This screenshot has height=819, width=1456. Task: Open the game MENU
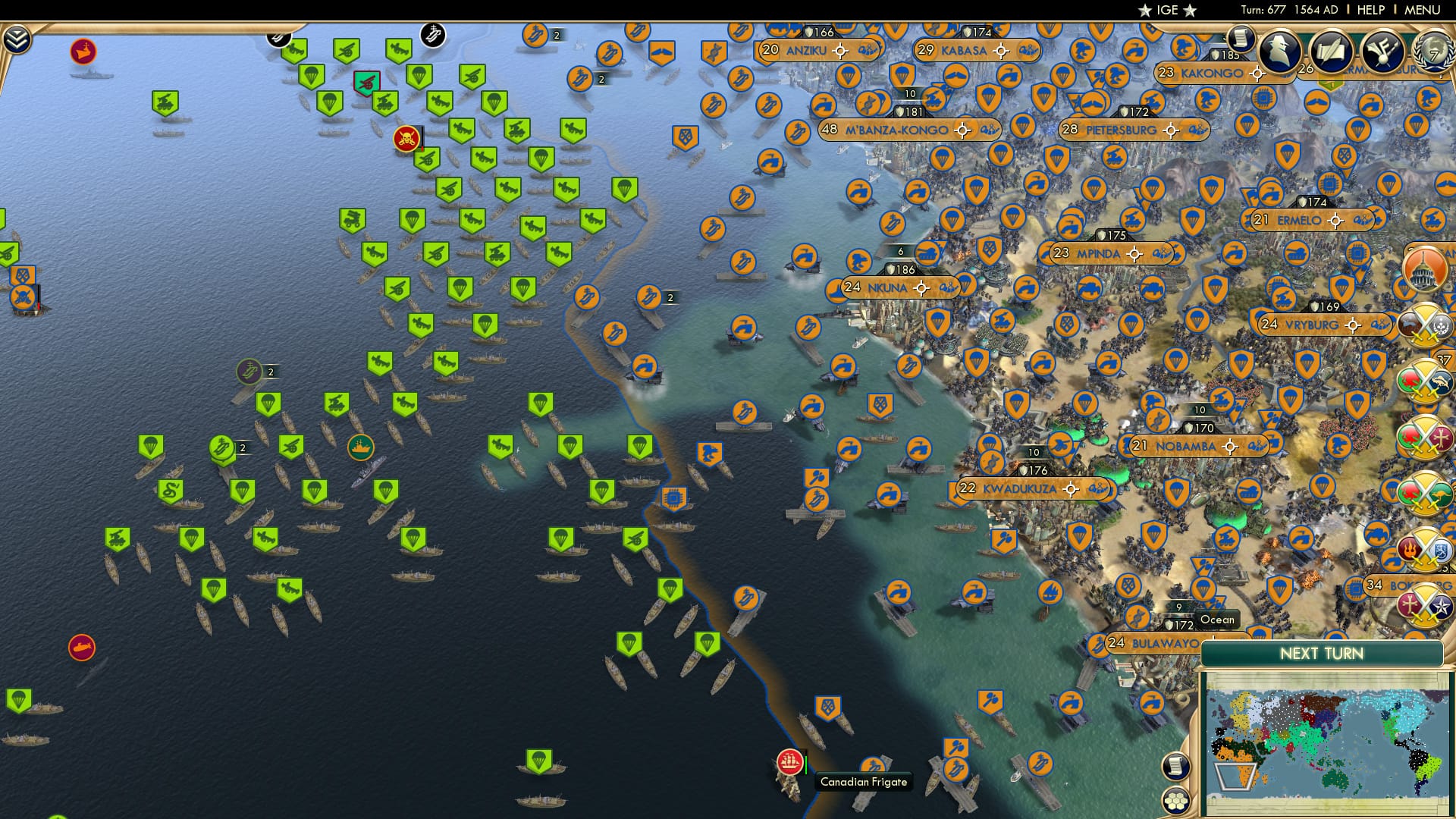click(1423, 10)
